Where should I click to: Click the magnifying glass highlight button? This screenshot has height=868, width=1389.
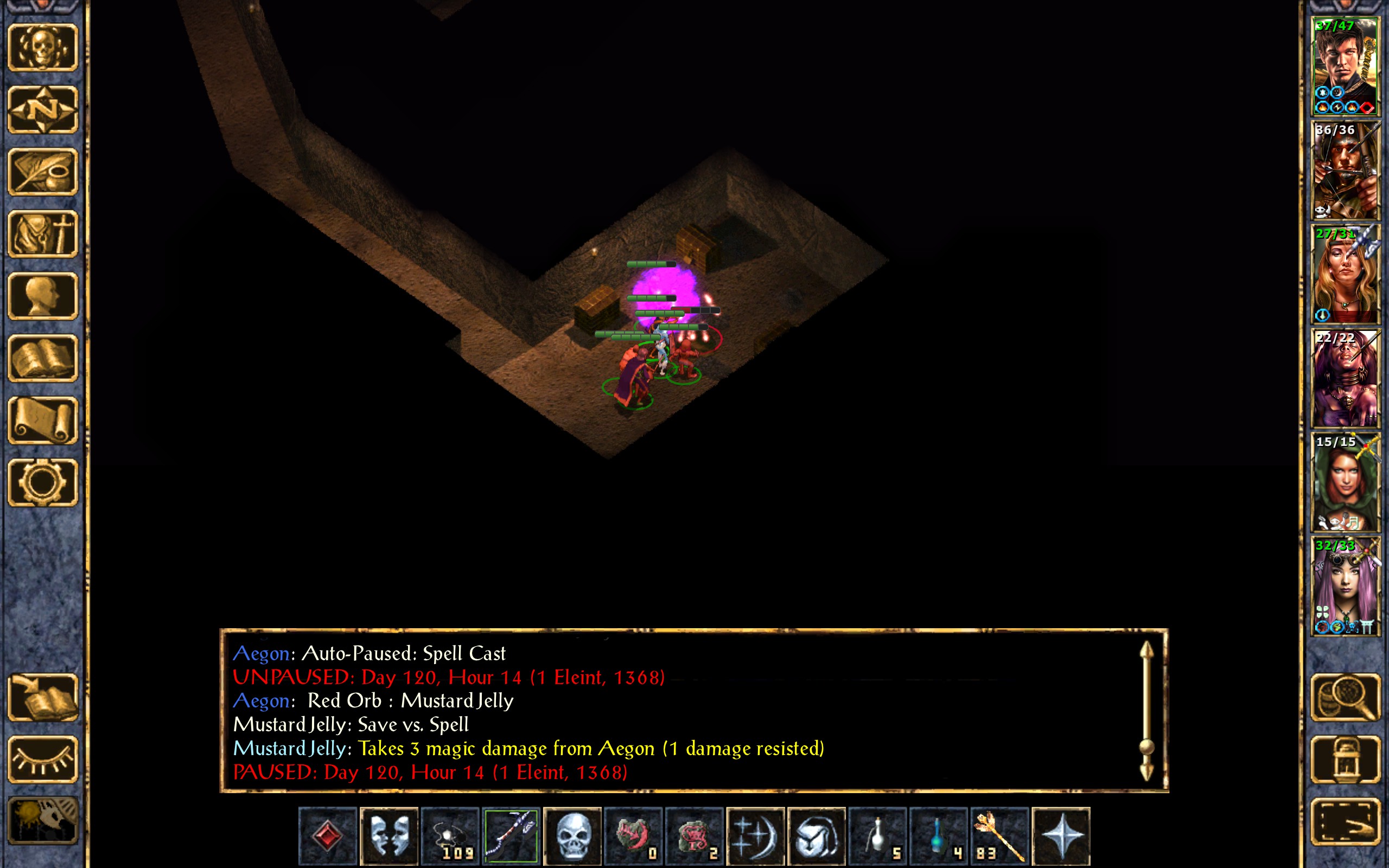tap(1345, 698)
